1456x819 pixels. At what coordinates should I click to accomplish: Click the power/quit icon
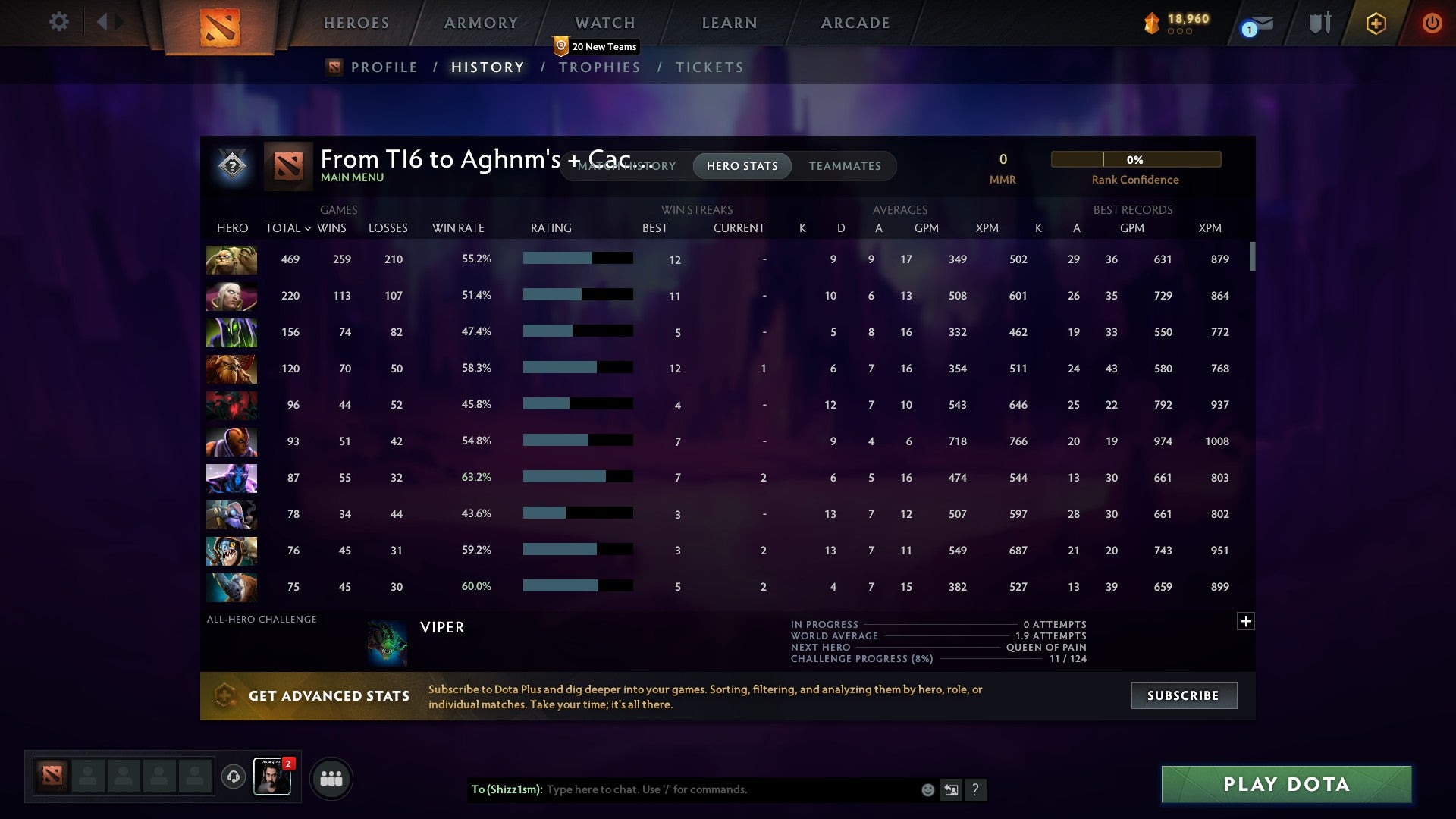[1432, 23]
